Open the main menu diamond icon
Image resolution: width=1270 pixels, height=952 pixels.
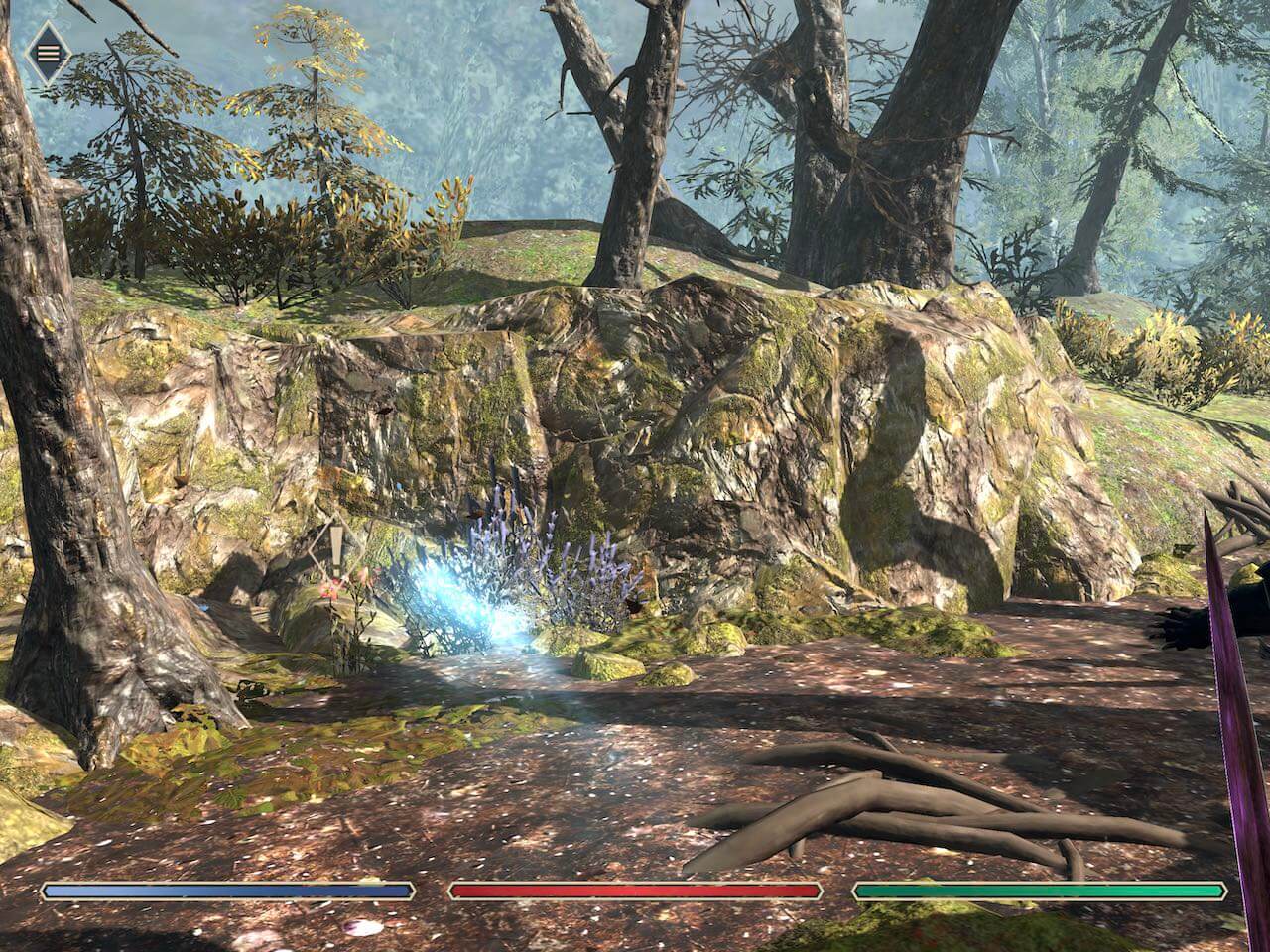coord(46,51)
